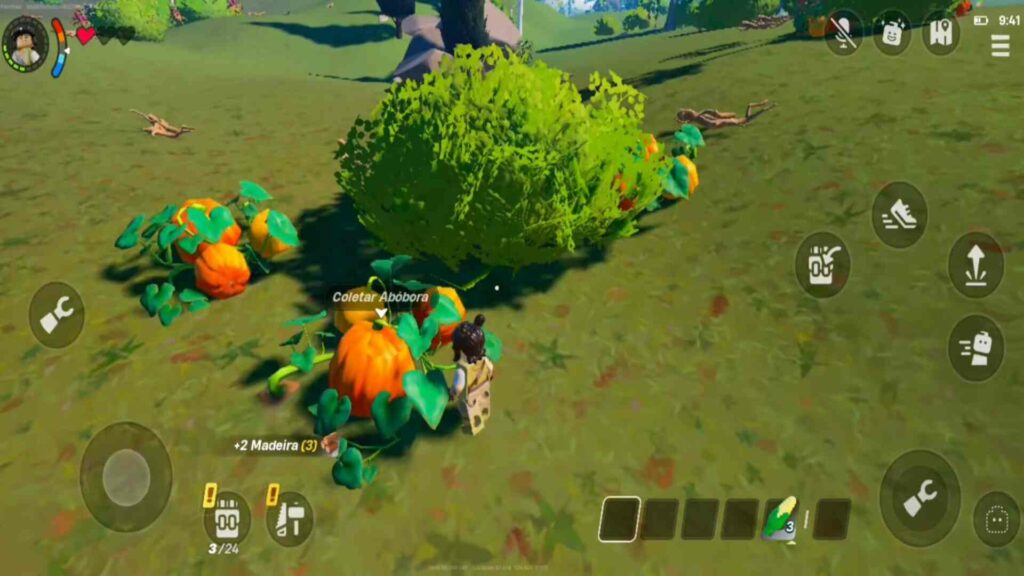Activate the sprint shoe button
Screen dimensions: 1024x576
(x=899, y=215)
